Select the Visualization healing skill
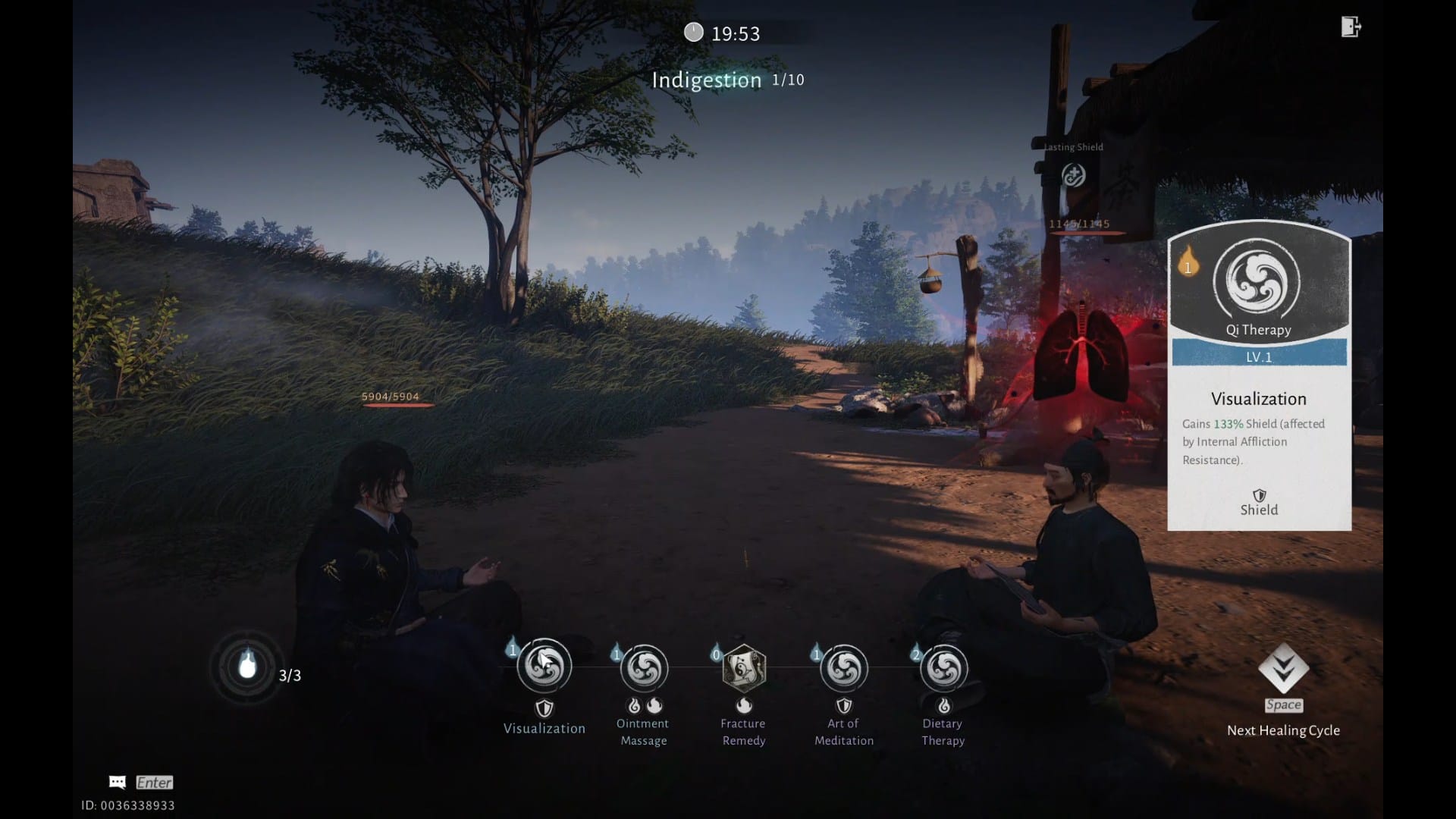Screen dimensions: 1456x819 [x=544, y=667]
